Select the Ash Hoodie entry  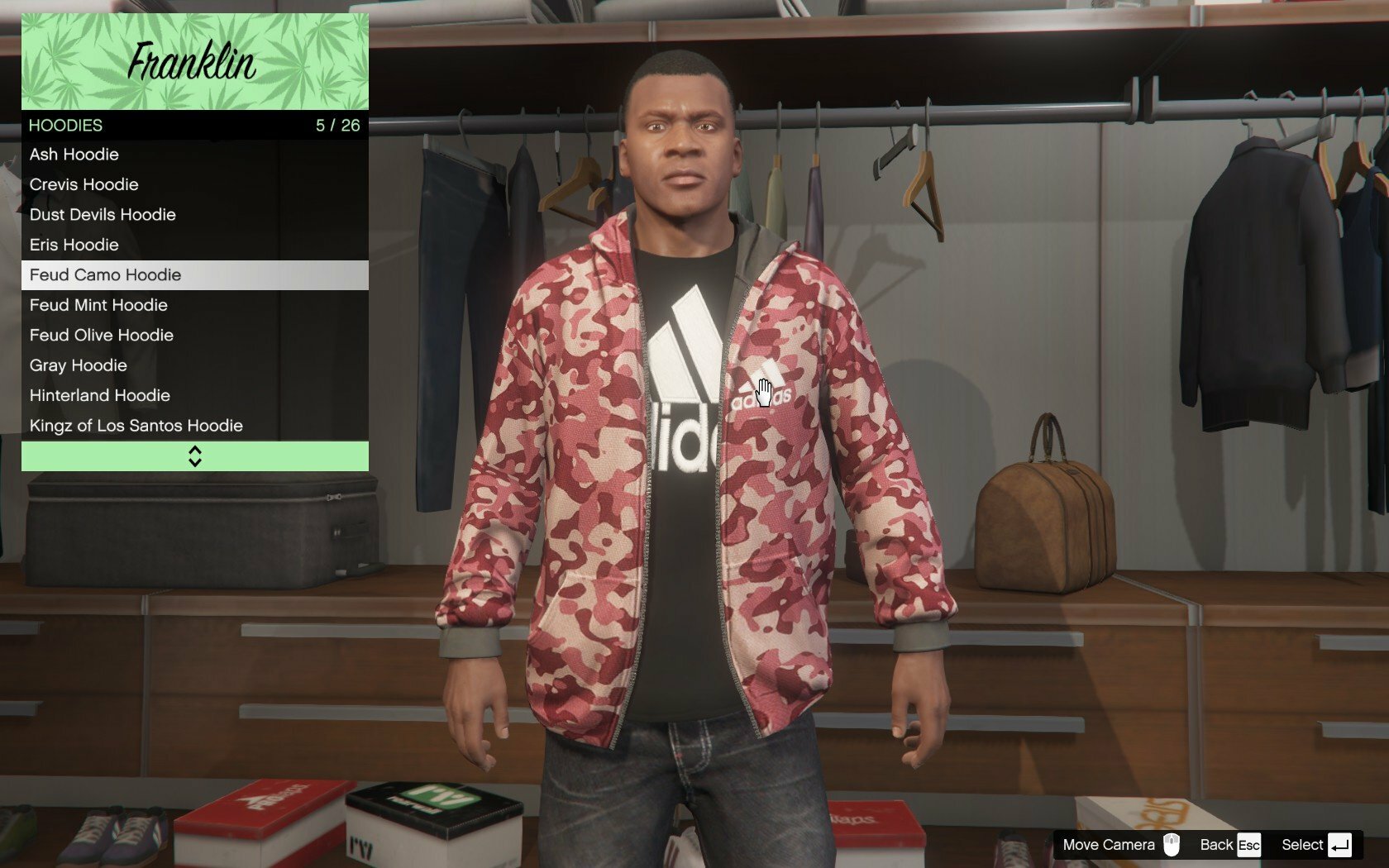click(194, 155)
